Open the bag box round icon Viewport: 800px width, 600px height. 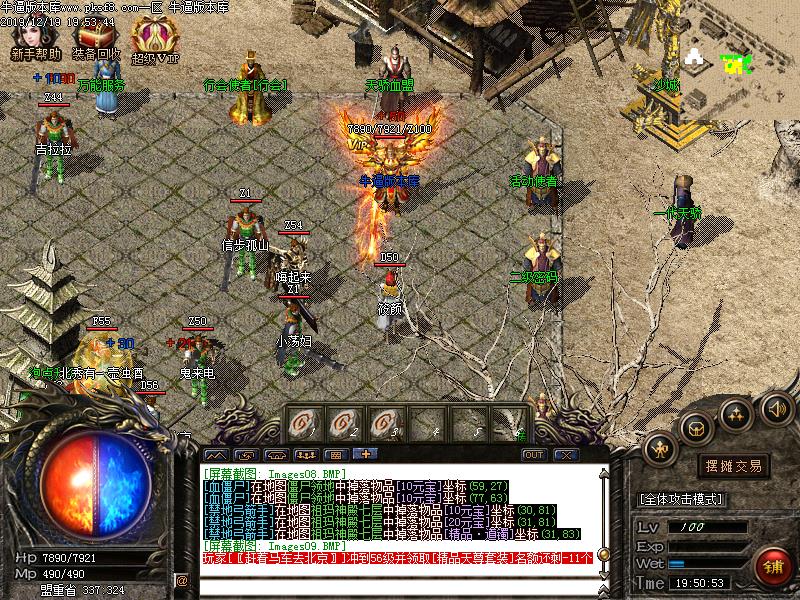(x=696, y=427)
